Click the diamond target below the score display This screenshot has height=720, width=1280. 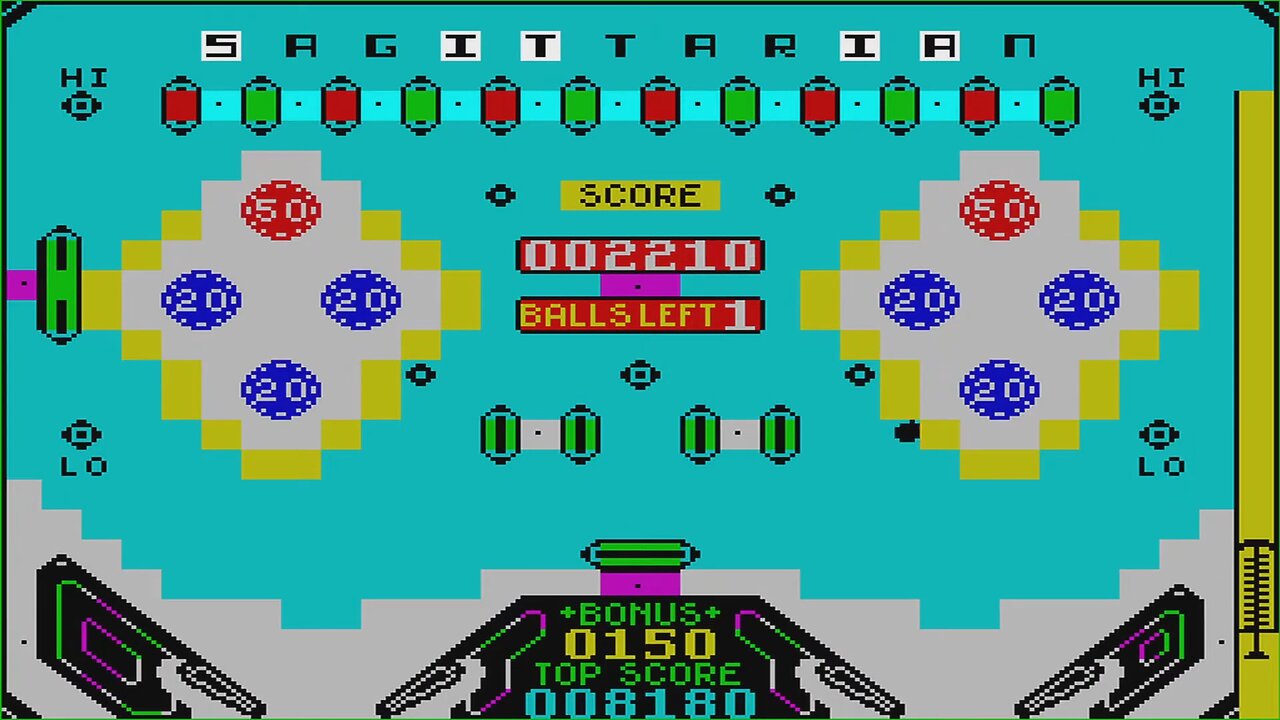coord(639,375)
